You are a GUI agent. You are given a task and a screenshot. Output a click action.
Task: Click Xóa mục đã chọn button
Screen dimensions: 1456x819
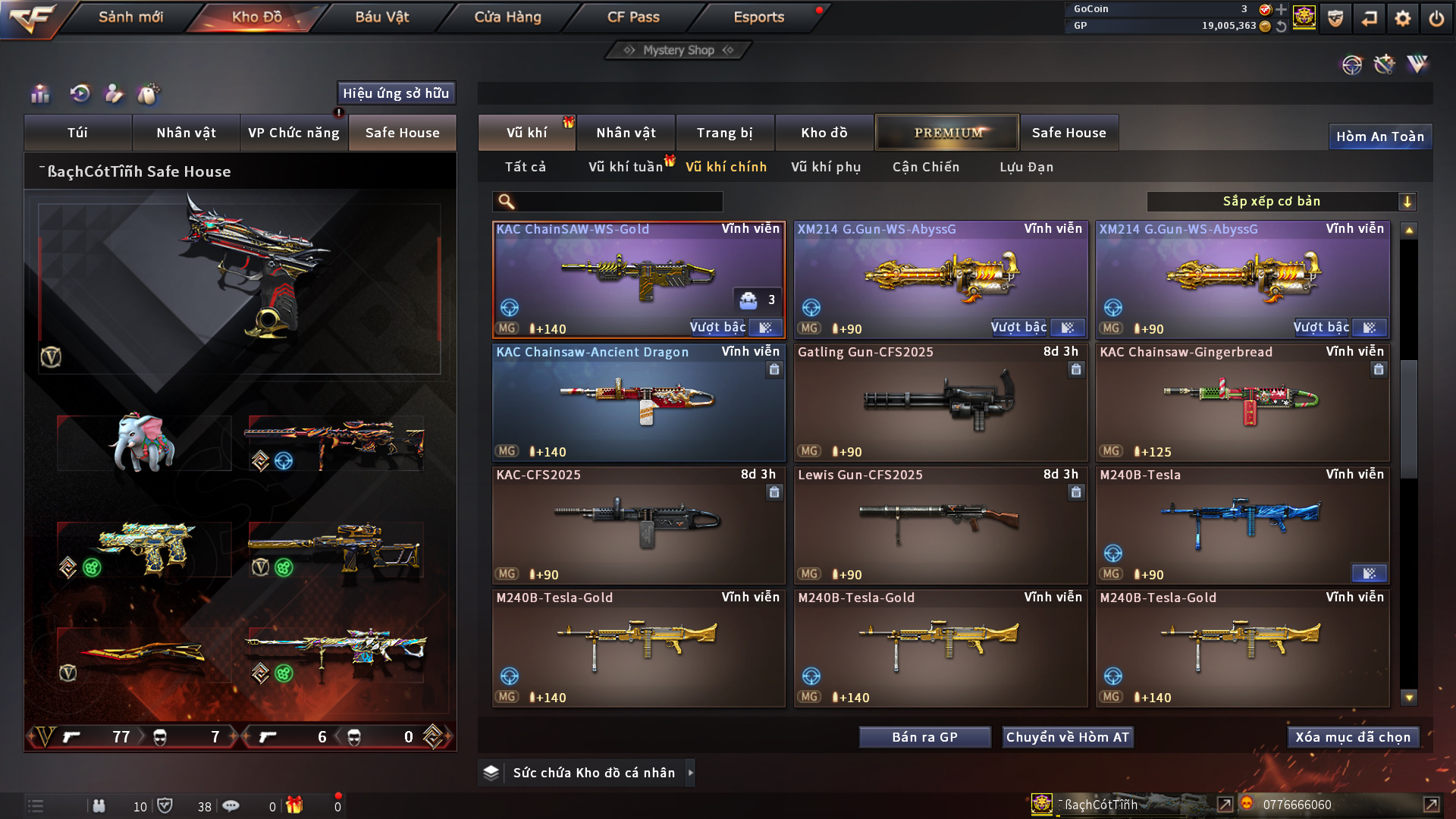point(1353,737)
